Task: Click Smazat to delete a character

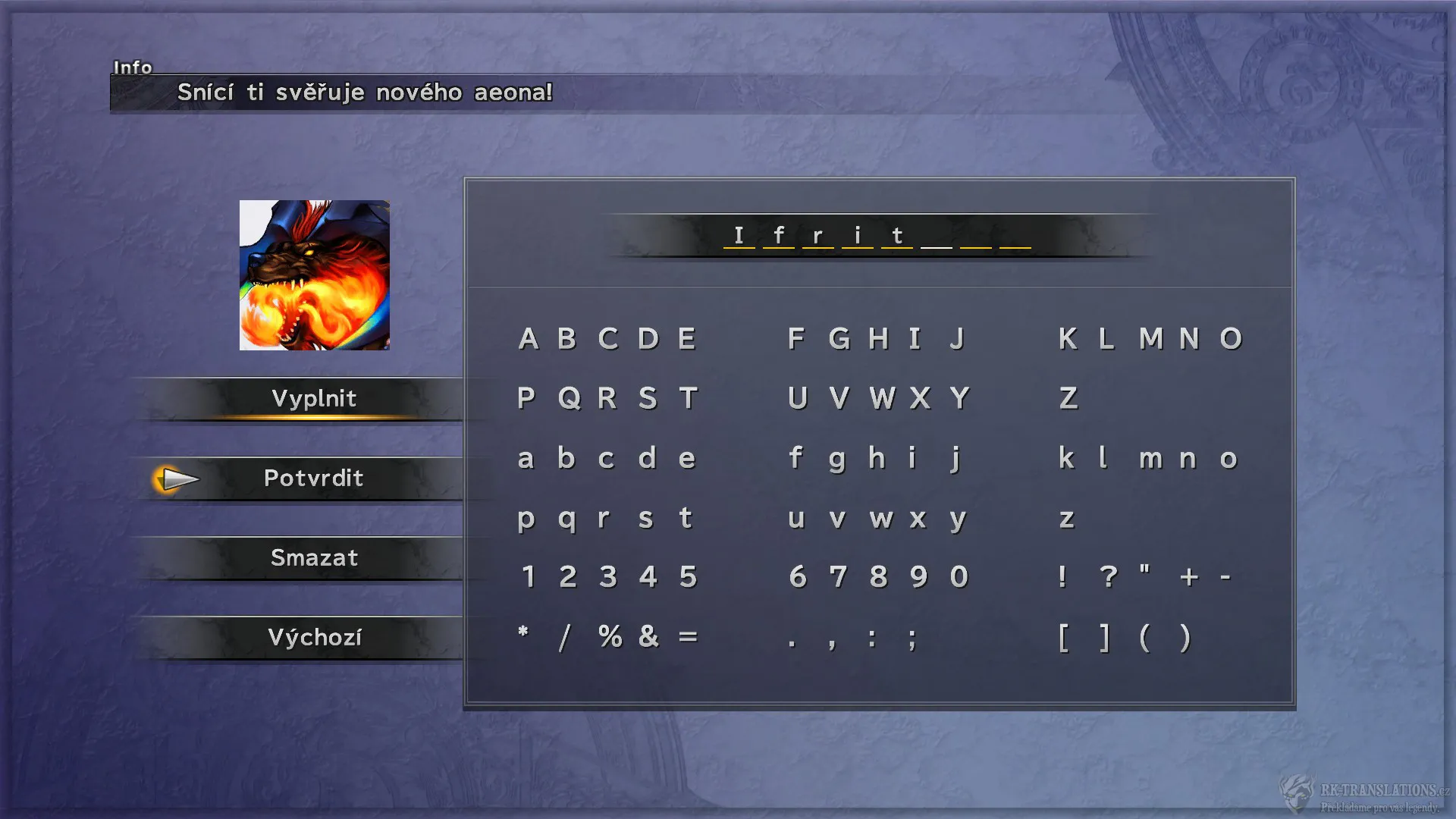Action: [x=314, y=558]
